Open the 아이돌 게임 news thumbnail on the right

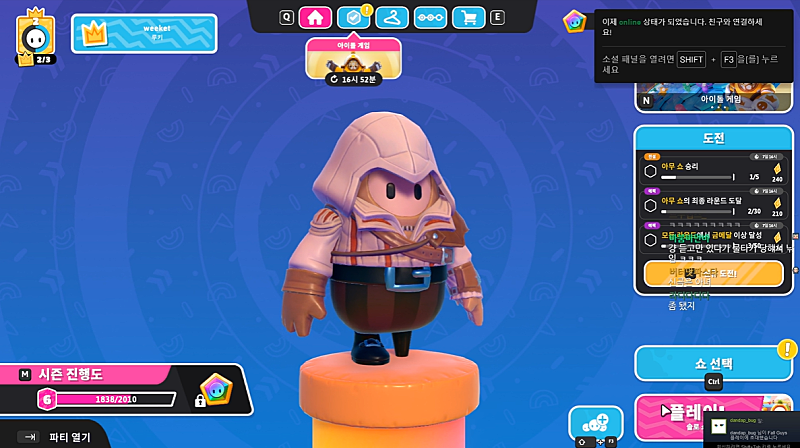pyautogui.click(x=708, y=99)
